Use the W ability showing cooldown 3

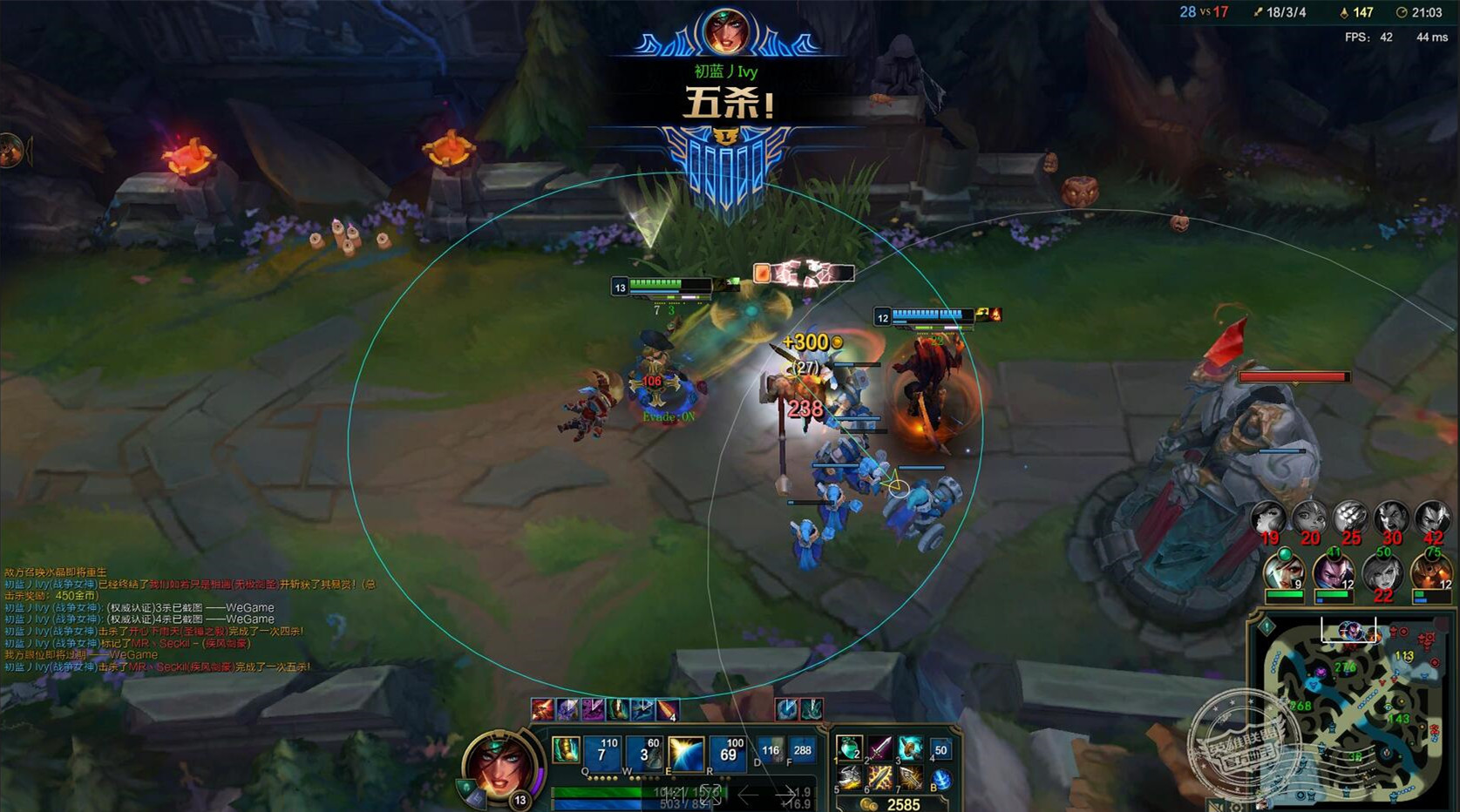644,753
